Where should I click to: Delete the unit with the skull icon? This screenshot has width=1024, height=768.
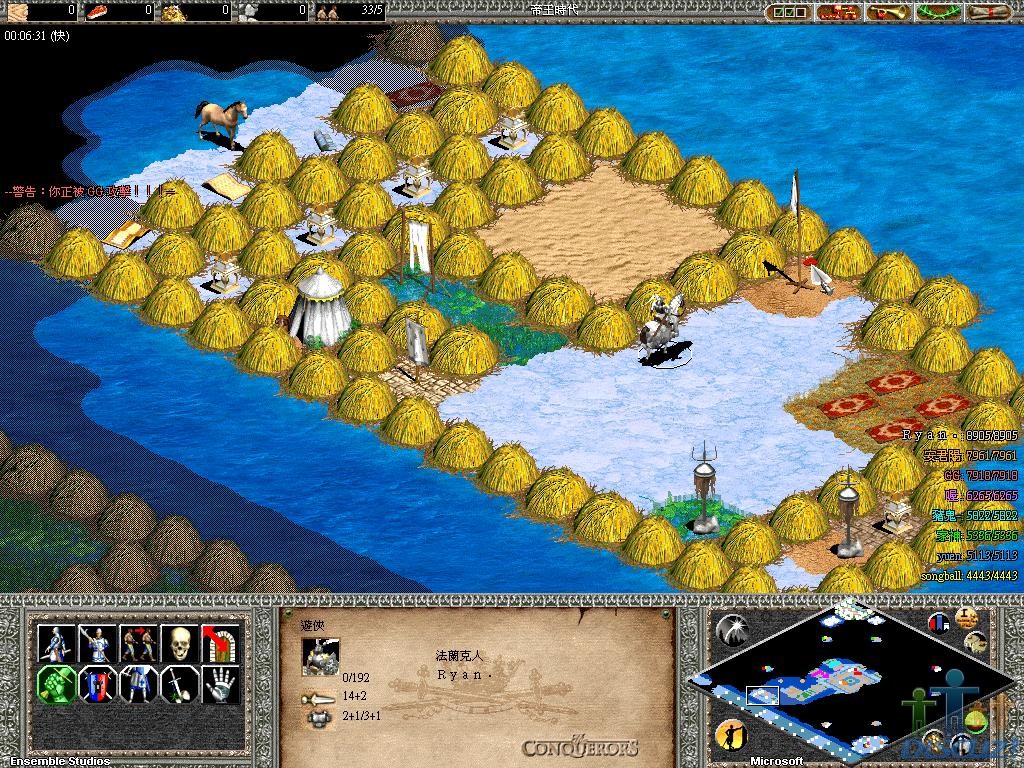178,643
